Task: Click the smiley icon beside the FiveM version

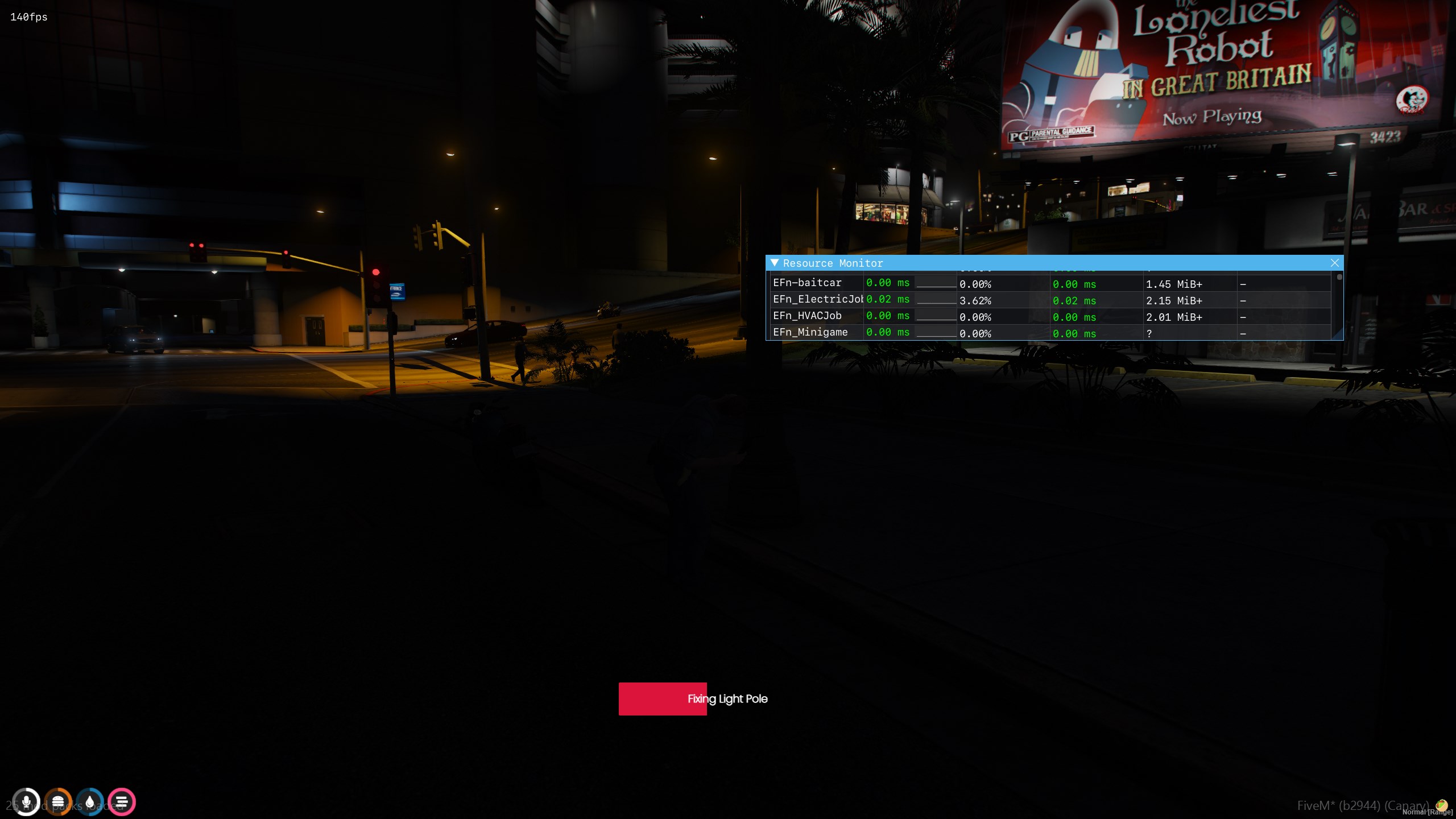Action: coord(1440,805)
